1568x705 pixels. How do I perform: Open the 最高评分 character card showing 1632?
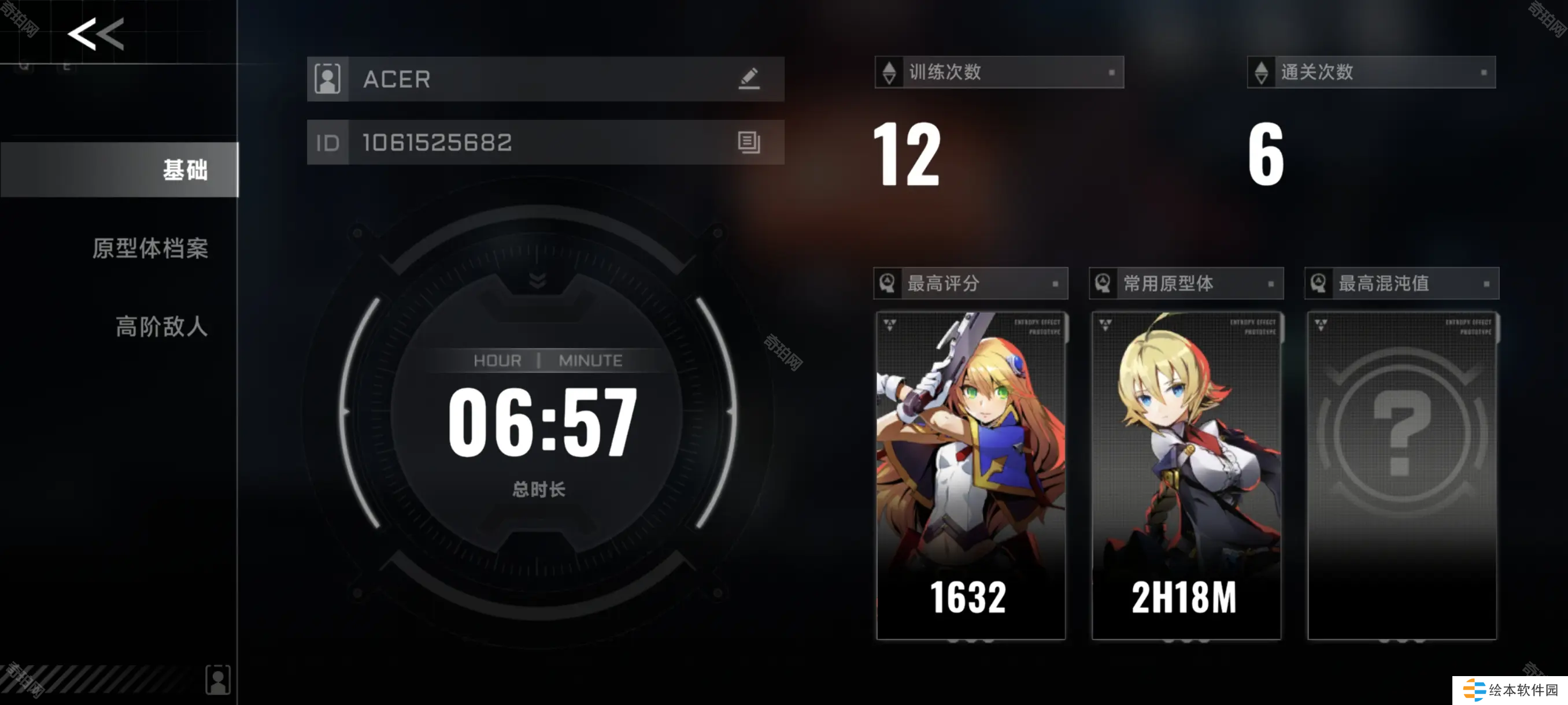coord(971,475)
